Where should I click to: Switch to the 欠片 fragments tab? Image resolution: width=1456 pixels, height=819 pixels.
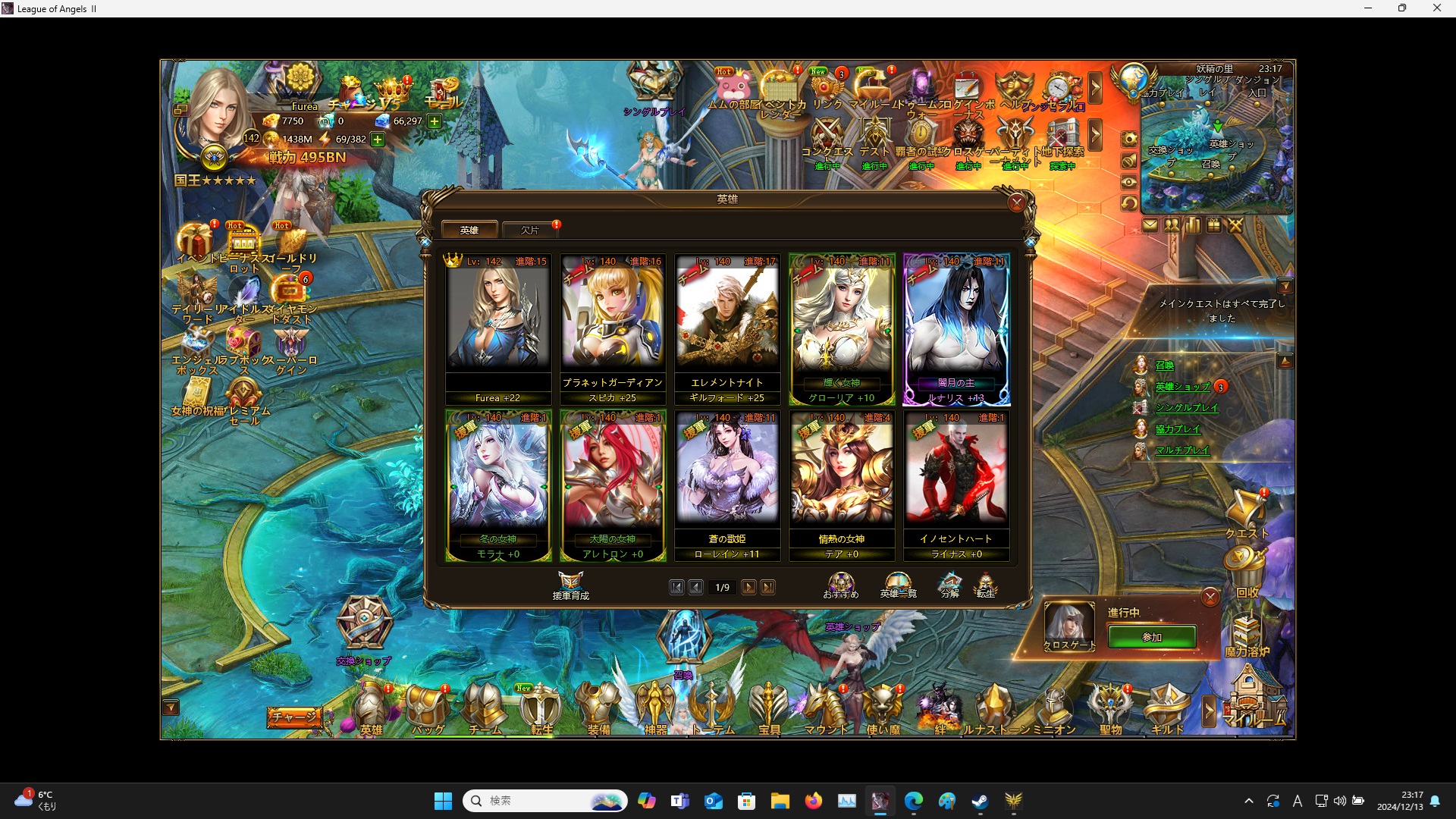pyautogui.click(x=529, y=229)
